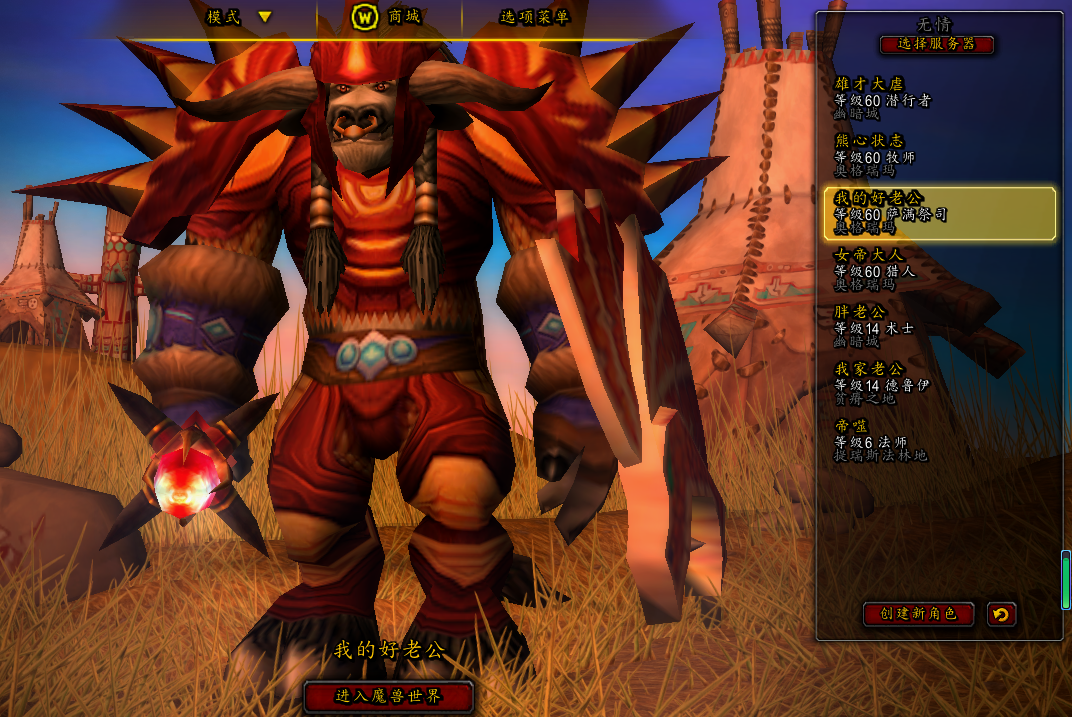Image resolution: width=1072 pixels, height=717 pixels.
Task: Open the 选项菜单 options menu
Action: (x=534, y=17)
